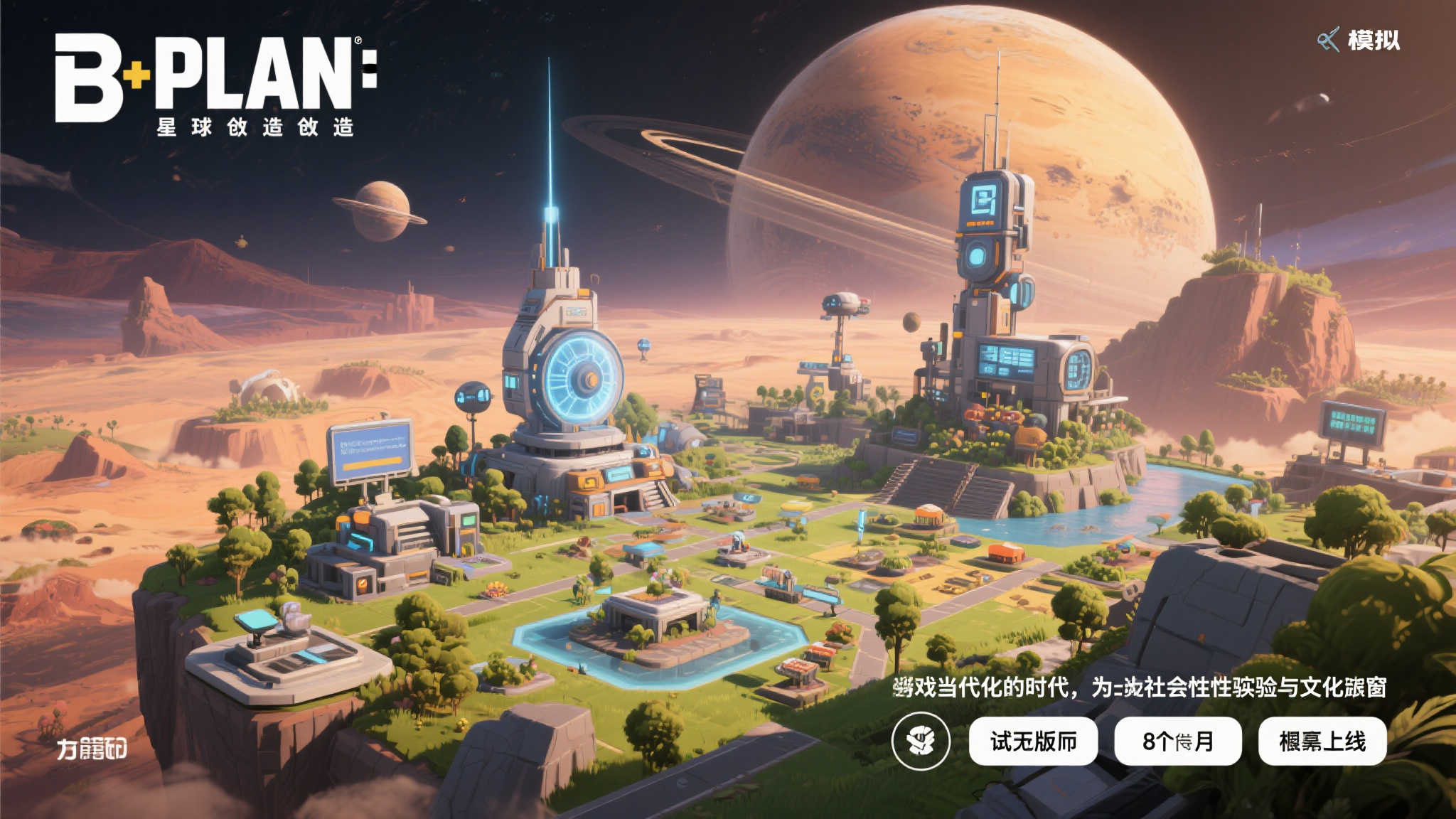Click the 模拟 tag with tools icon
The width and height of the screenshot is (1456, 819).
[1359, 40]
